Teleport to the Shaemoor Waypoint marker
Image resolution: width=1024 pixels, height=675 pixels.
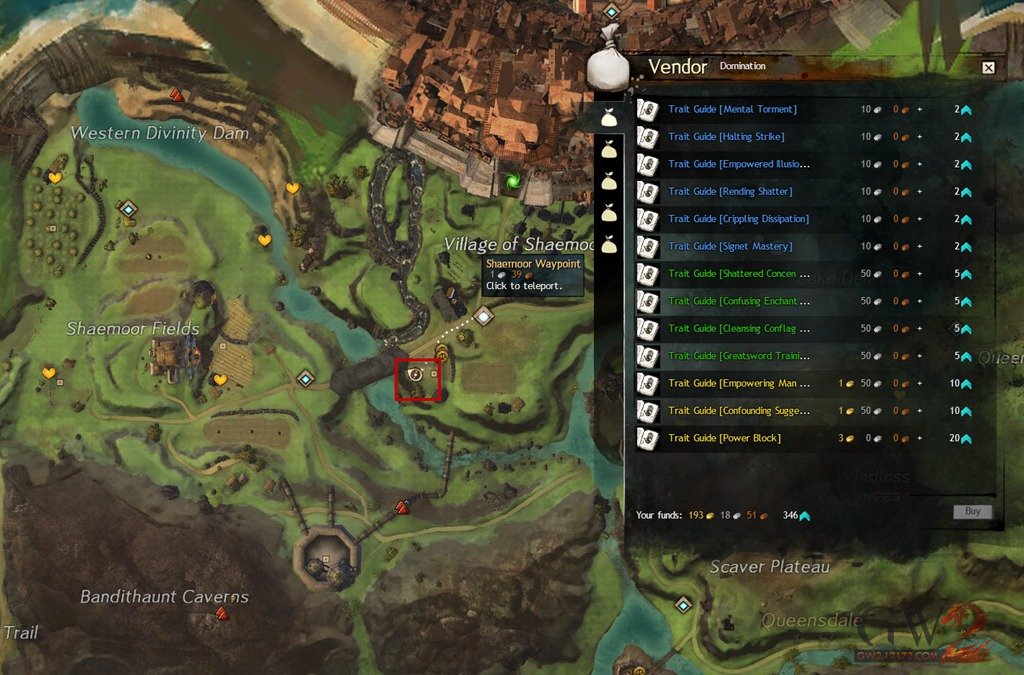coord(484,317)
